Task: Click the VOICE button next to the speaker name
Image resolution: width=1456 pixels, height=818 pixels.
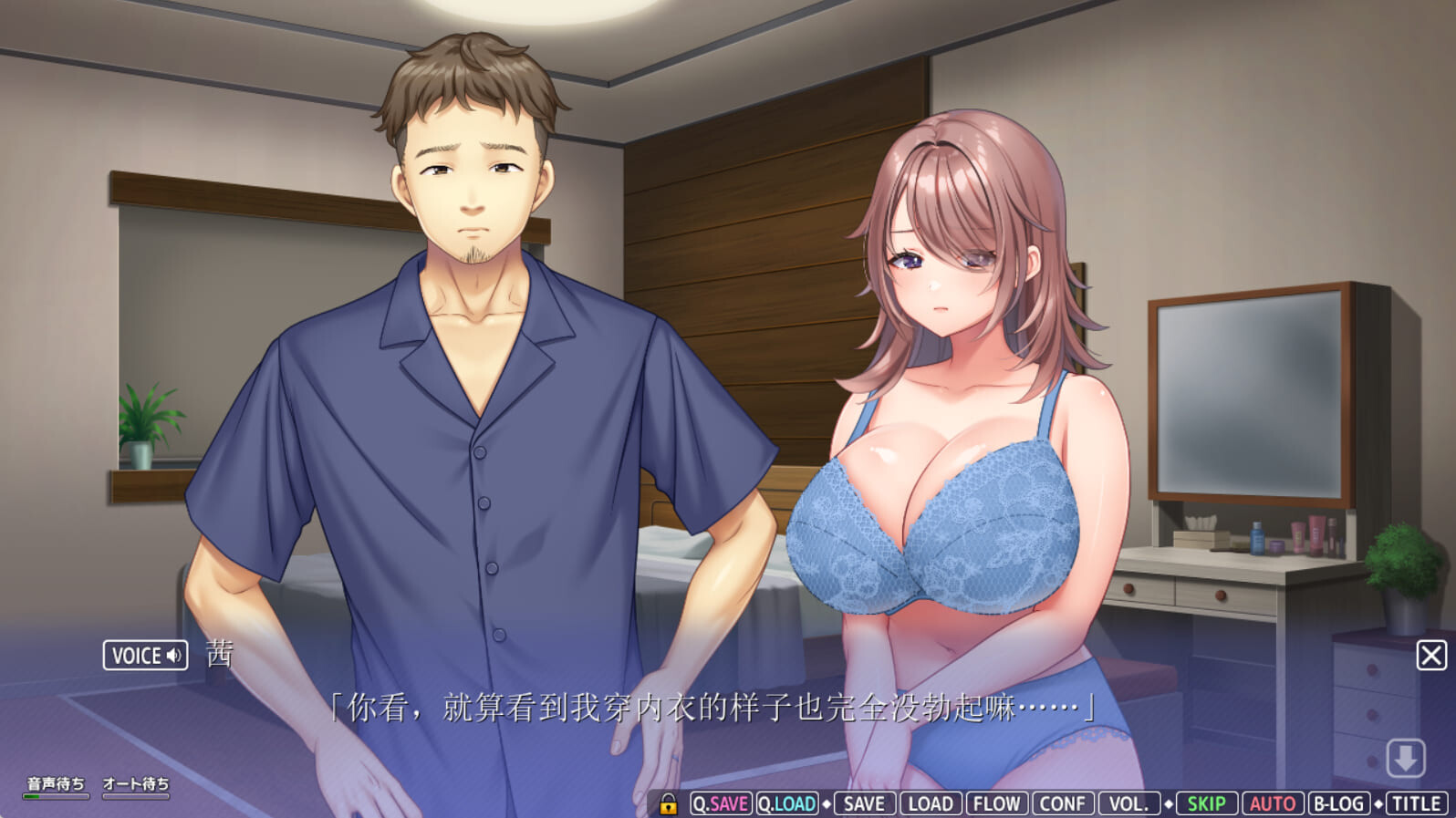Action: pos(144,656)
